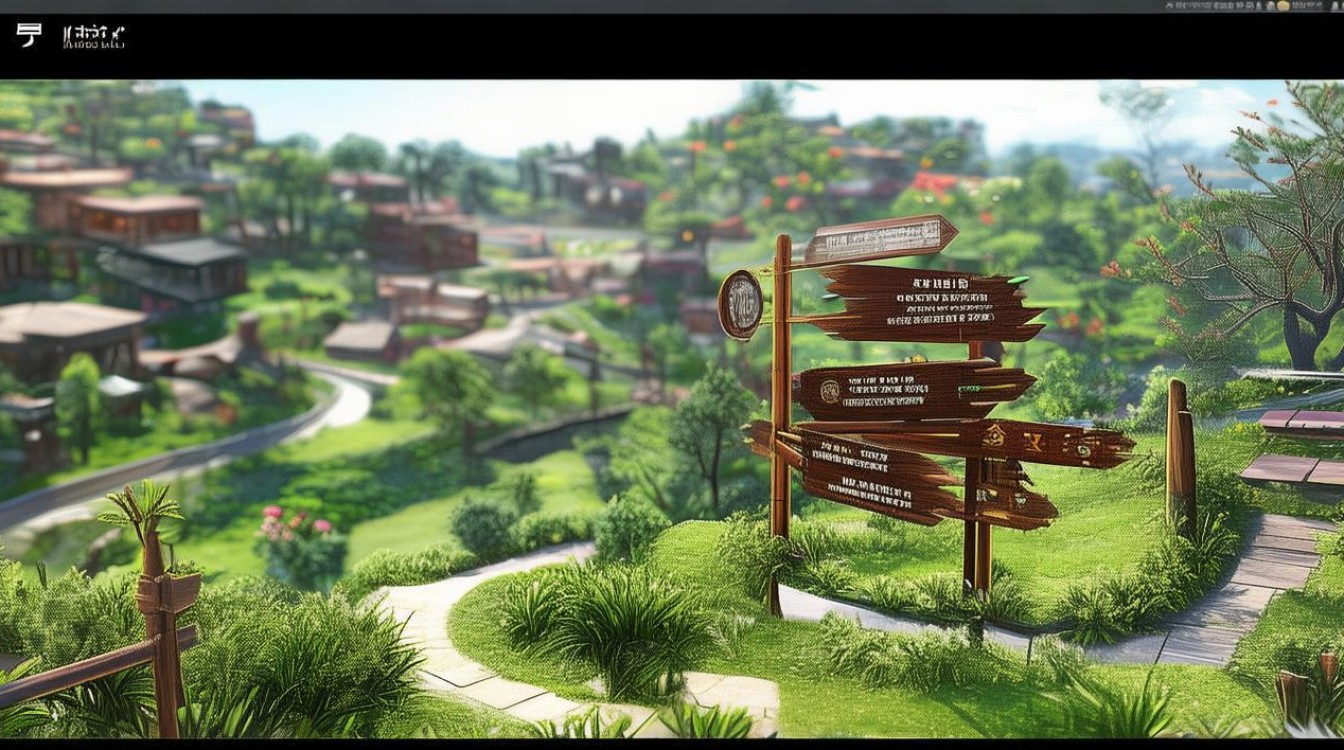Click the title text beside the header logo

point(94,38)
